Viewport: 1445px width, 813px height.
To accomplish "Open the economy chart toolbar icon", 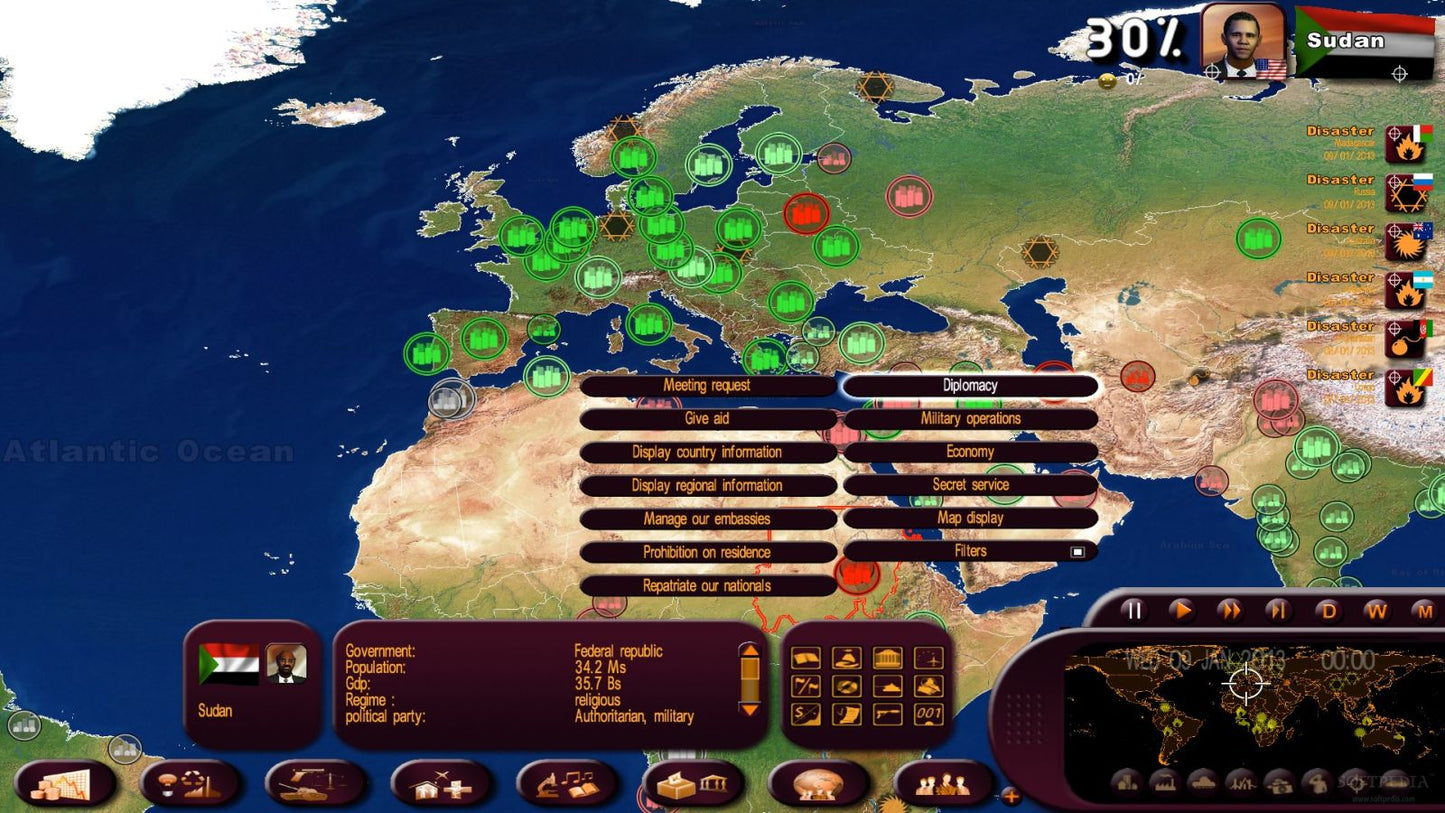I will click(65, 784).
